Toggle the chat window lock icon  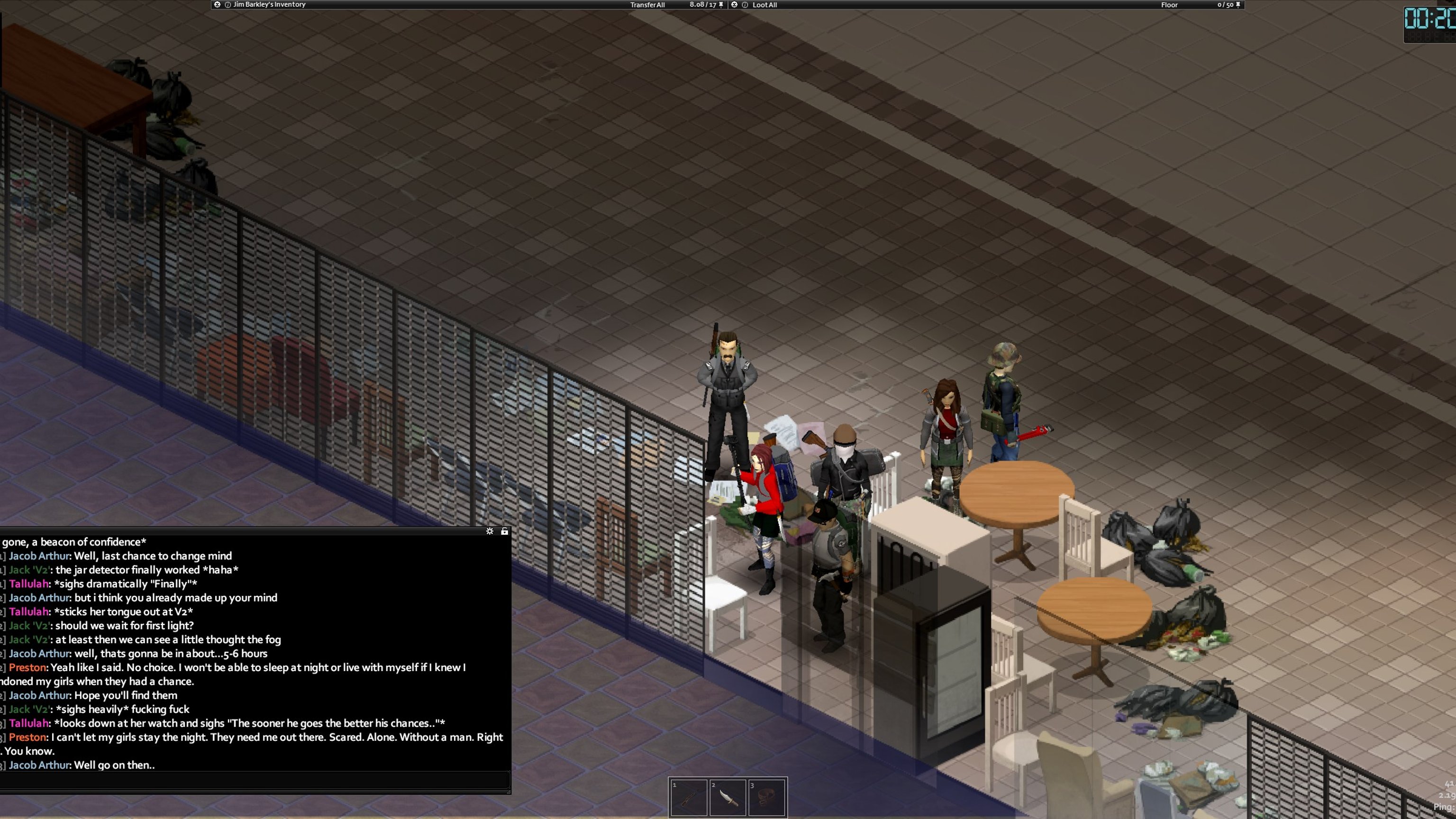point(504,531)
